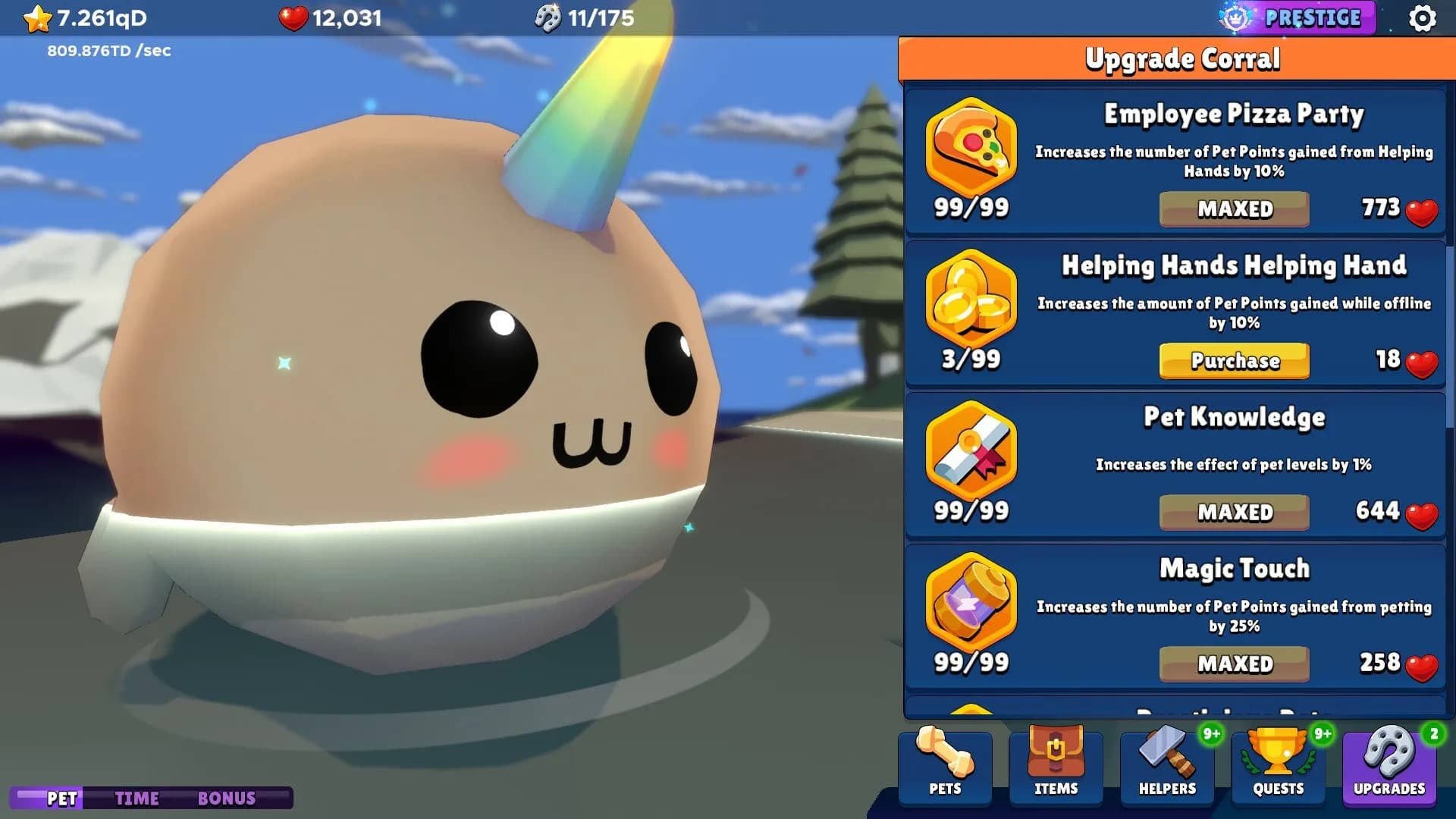Screen dimensions: 1456x819
Task: Switch to the Items tab
Action: [1056, 764]
